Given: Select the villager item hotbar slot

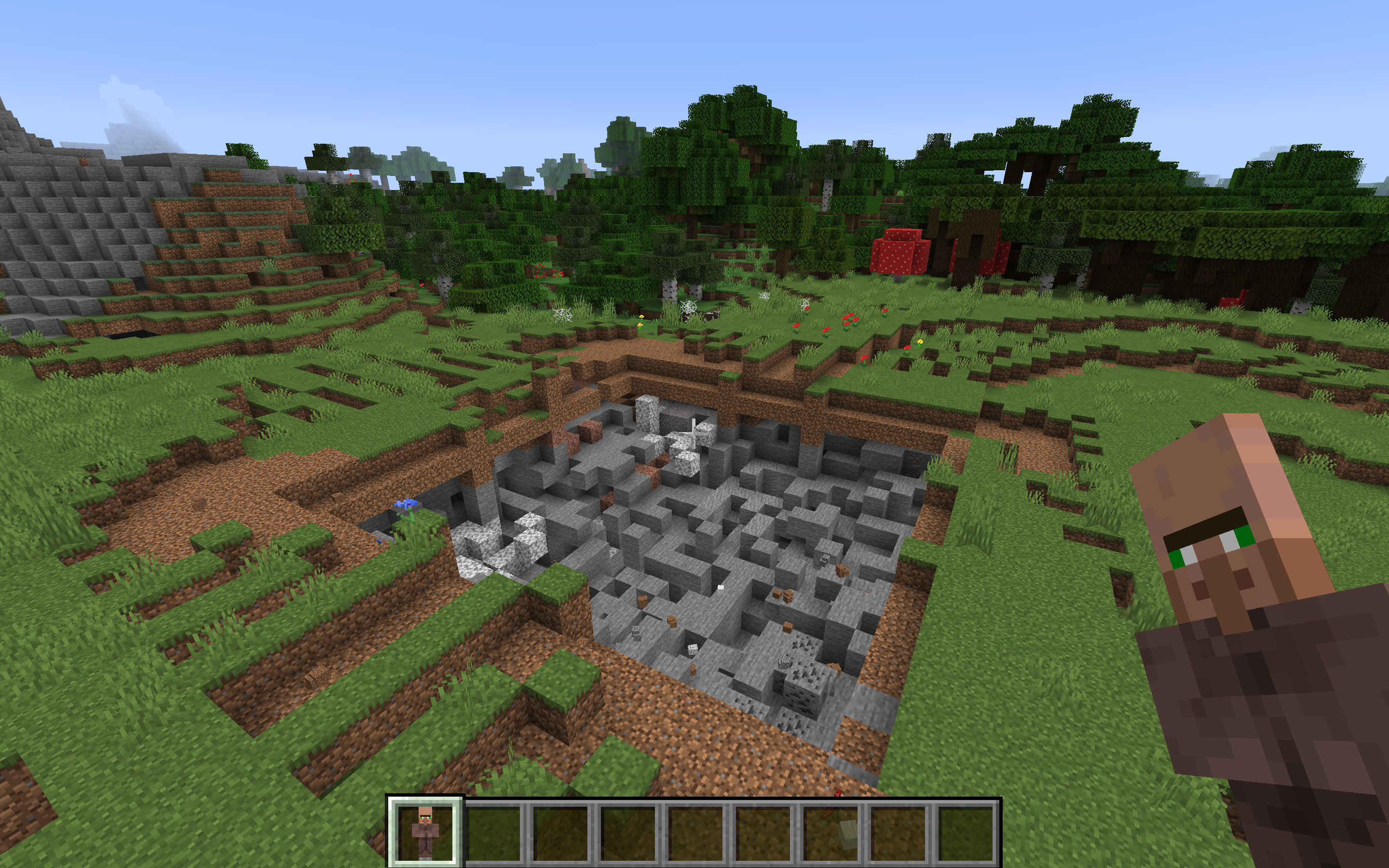Looking at the screenshot, I should click(x=425, y=831).
